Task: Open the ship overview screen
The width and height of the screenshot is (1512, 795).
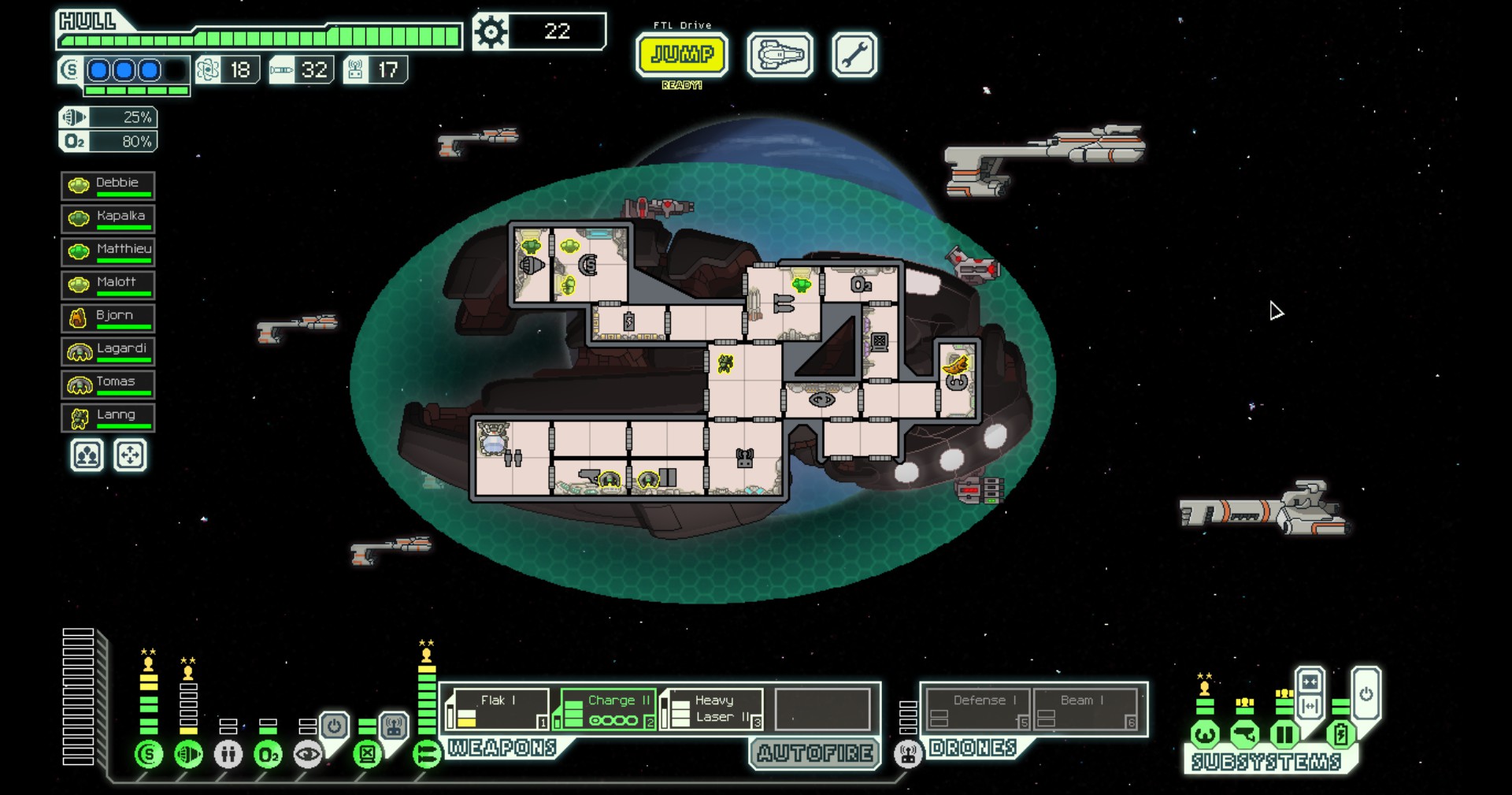Action: (x=780, y=55)
